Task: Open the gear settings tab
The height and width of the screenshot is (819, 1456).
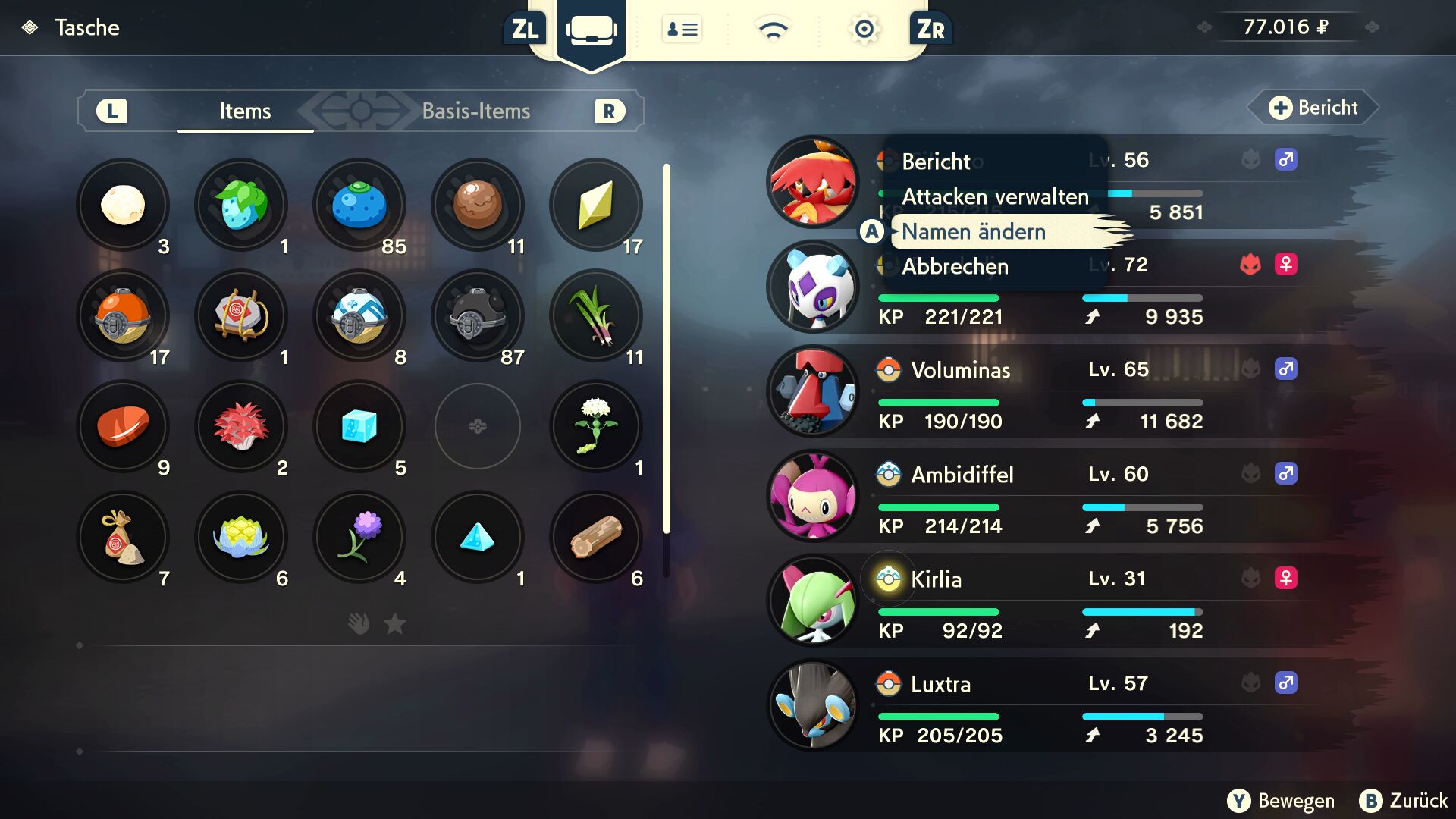Action: click(864, 30)
